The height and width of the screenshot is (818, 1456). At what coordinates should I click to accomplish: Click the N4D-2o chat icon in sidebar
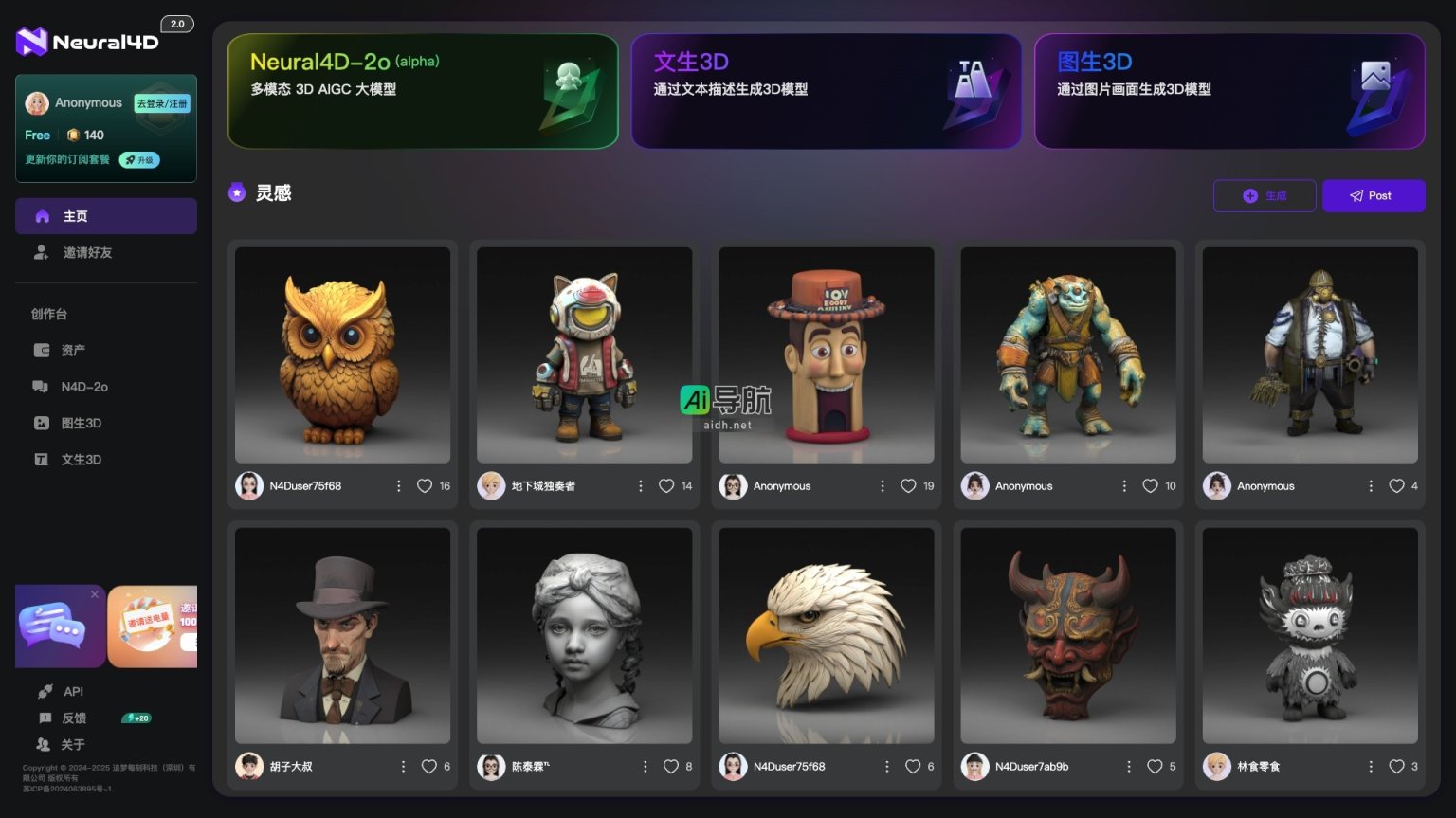click(x=42, y=387)
